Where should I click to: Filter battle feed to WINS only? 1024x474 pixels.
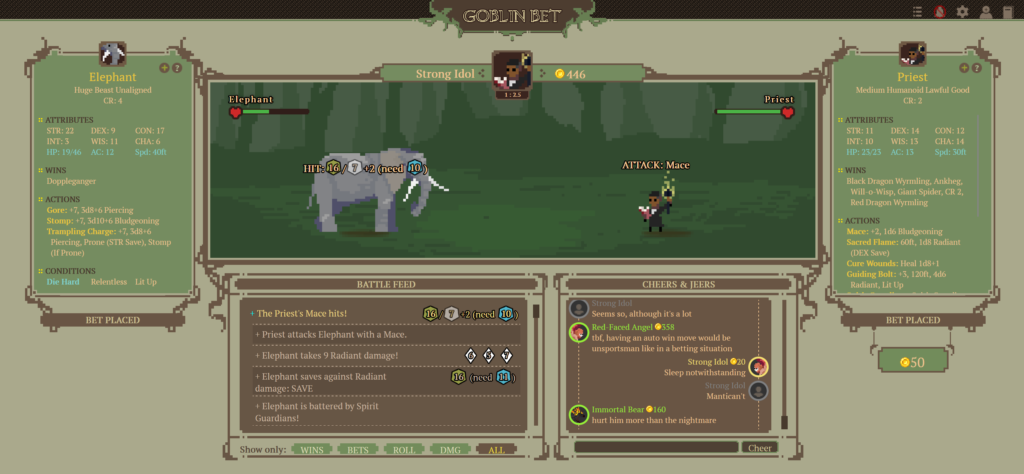pyautogui.click(x=312, y=450)
